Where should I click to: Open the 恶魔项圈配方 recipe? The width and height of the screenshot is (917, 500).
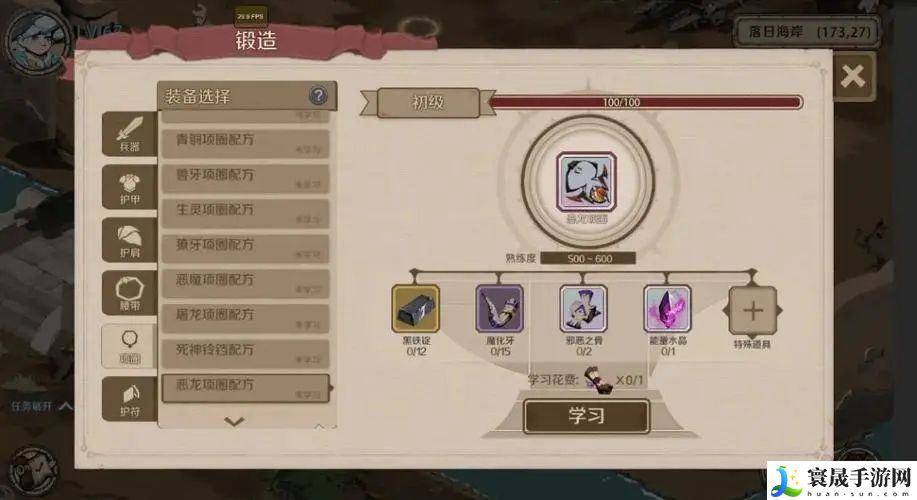click(245, 283)
